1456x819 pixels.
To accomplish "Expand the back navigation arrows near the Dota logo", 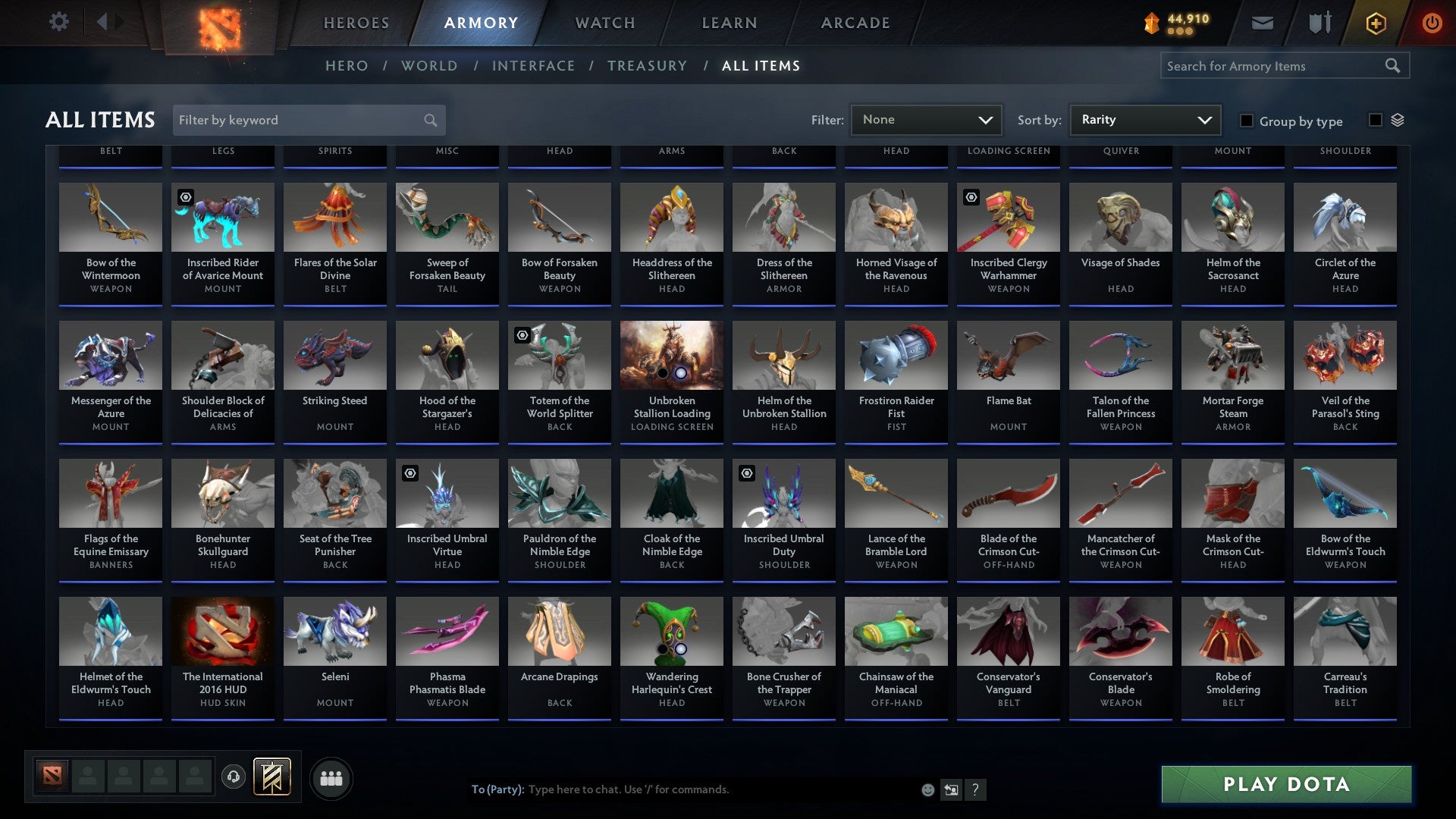I will click(108, 21).
